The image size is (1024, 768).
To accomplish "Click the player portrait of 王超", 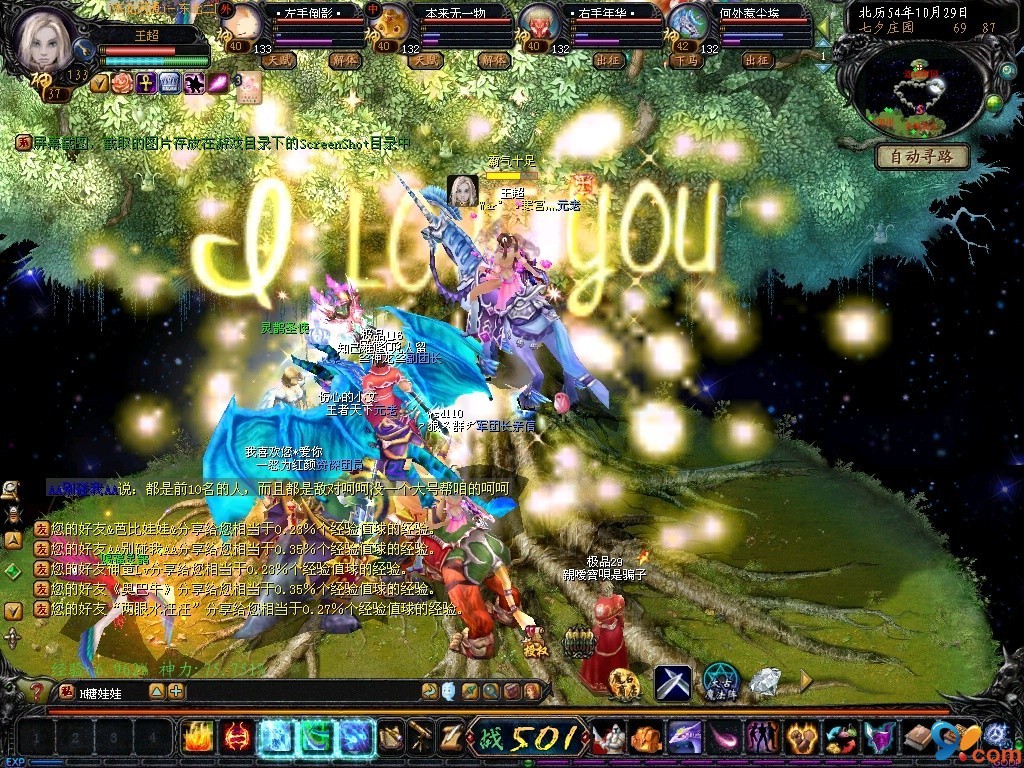I will click(45, 40).
